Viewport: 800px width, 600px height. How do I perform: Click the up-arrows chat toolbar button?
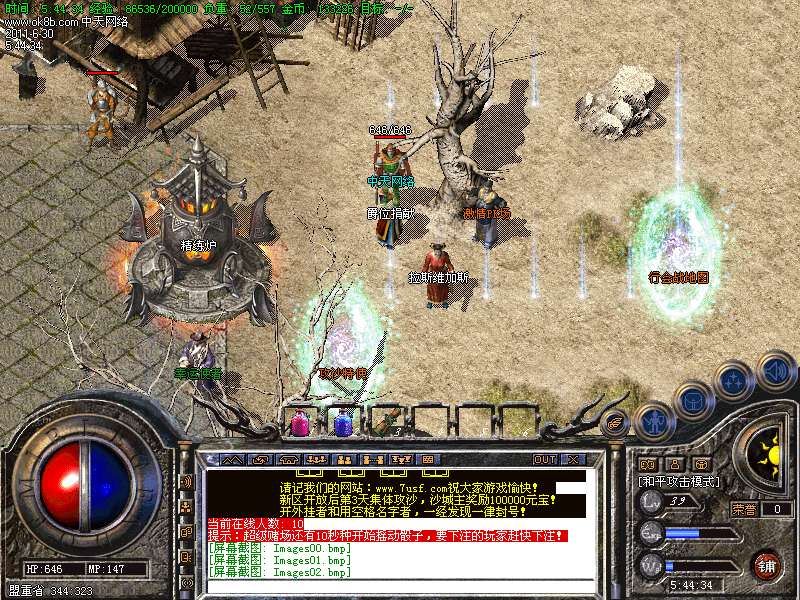232,460
